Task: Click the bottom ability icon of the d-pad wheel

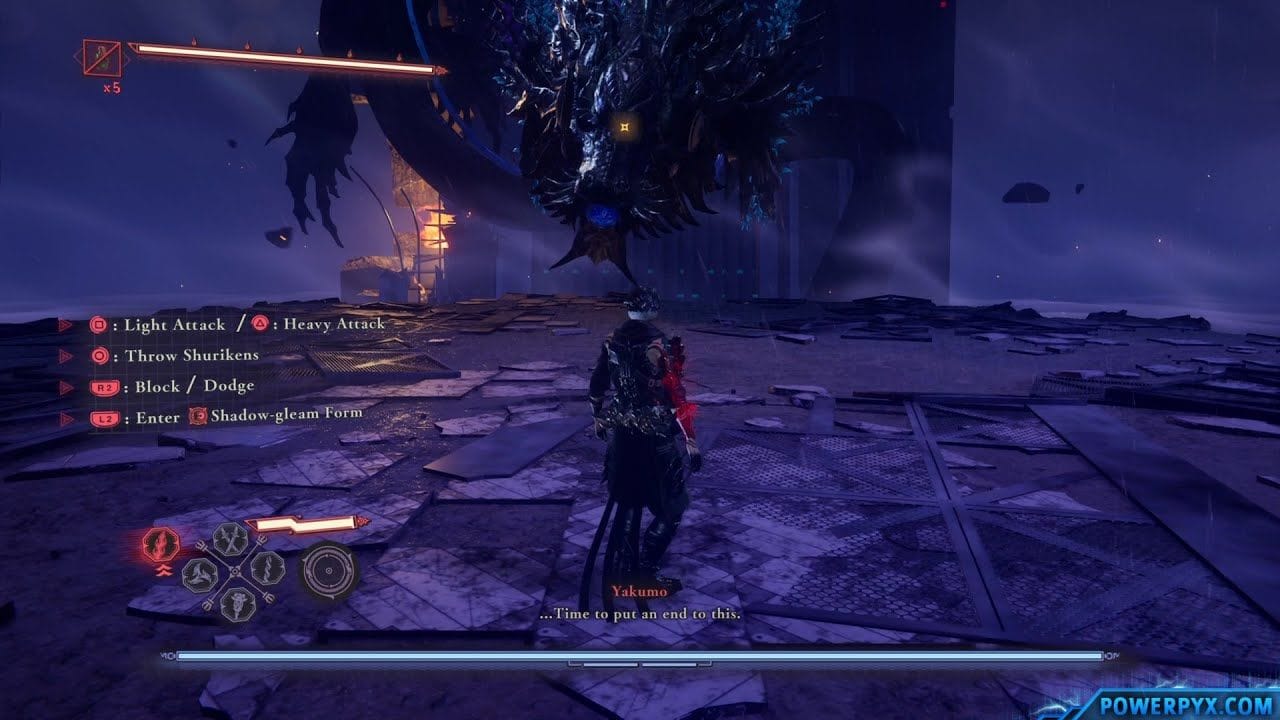Action: click(x=237, y=602)
